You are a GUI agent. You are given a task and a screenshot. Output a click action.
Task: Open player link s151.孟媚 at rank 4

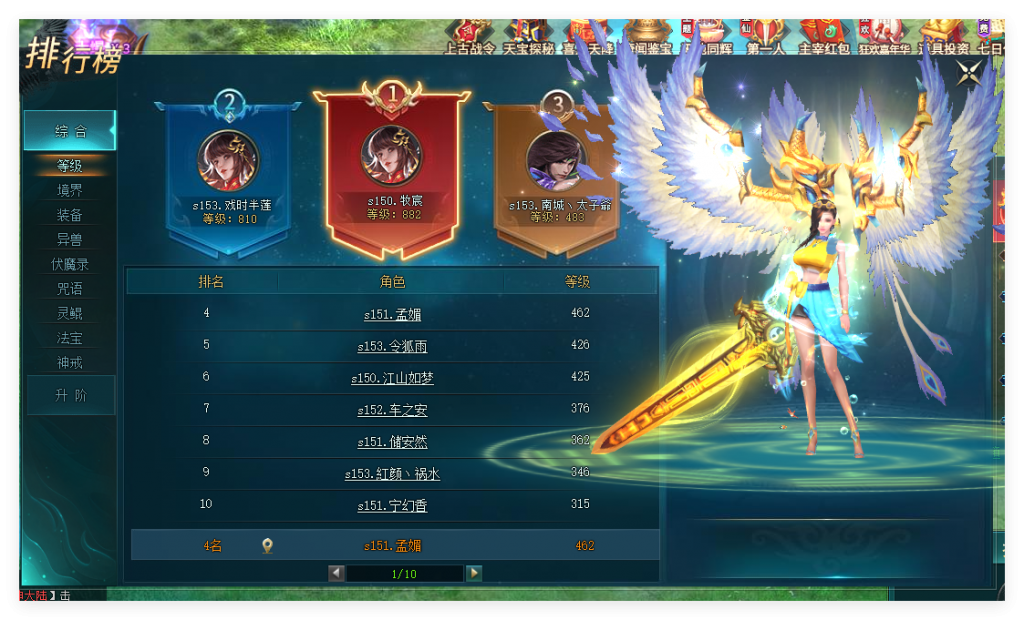point(392,315)
